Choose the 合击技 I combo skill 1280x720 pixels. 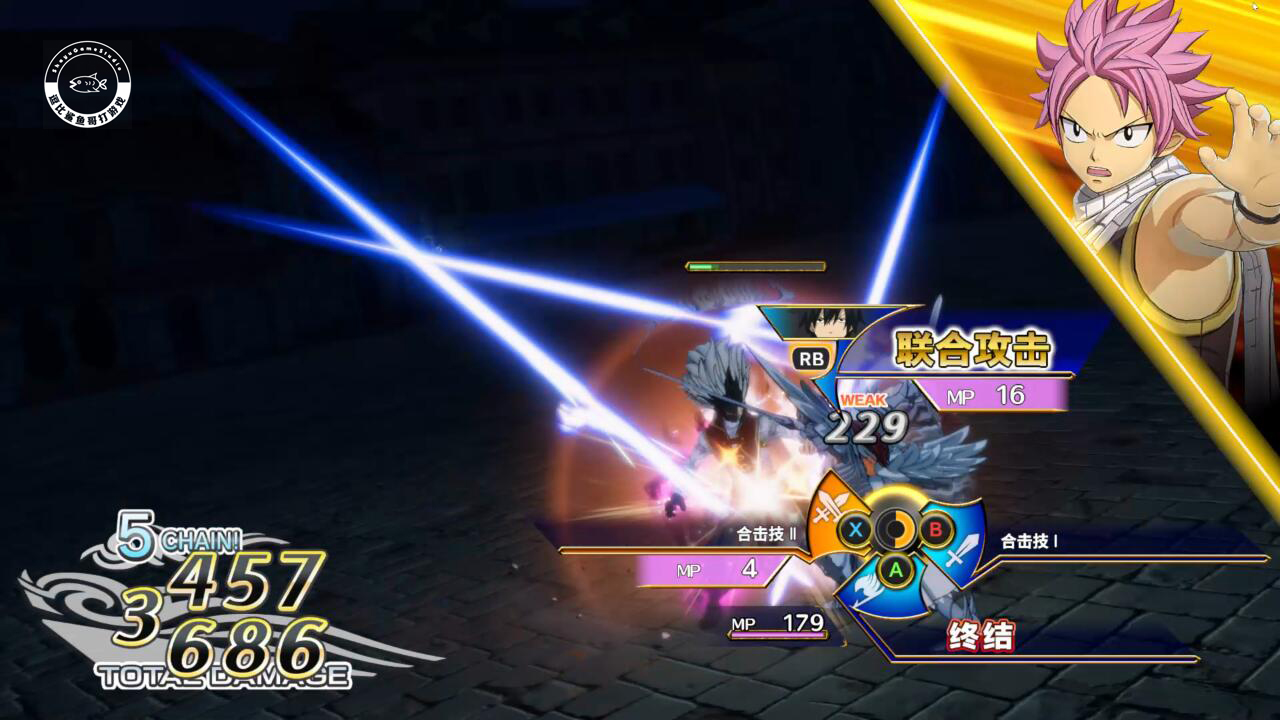[1029, 541]
